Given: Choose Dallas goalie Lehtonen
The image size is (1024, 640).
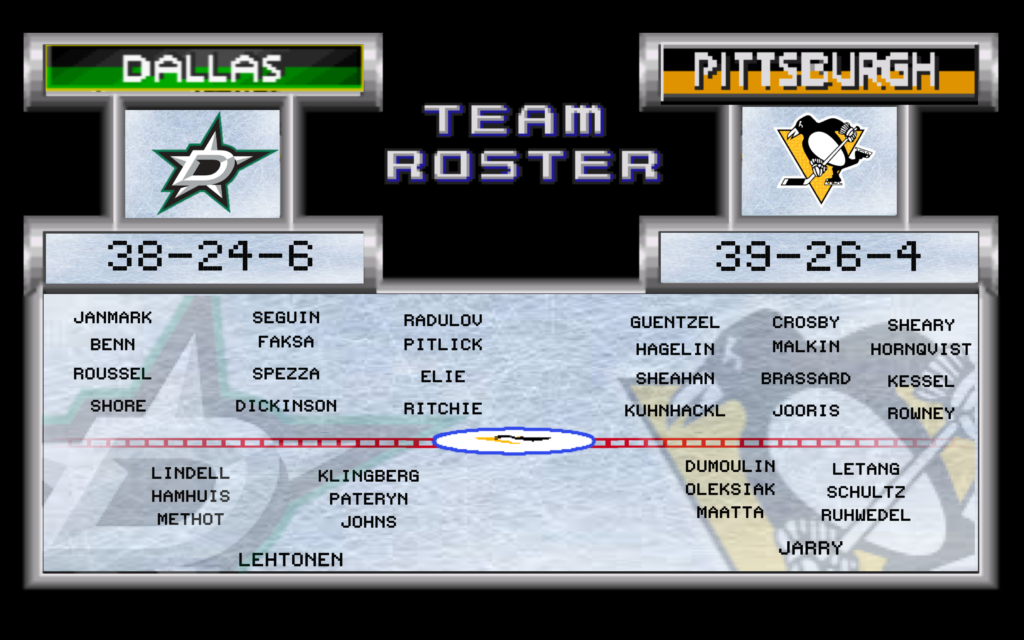Looking at the screenshot, I should (290, 560).
